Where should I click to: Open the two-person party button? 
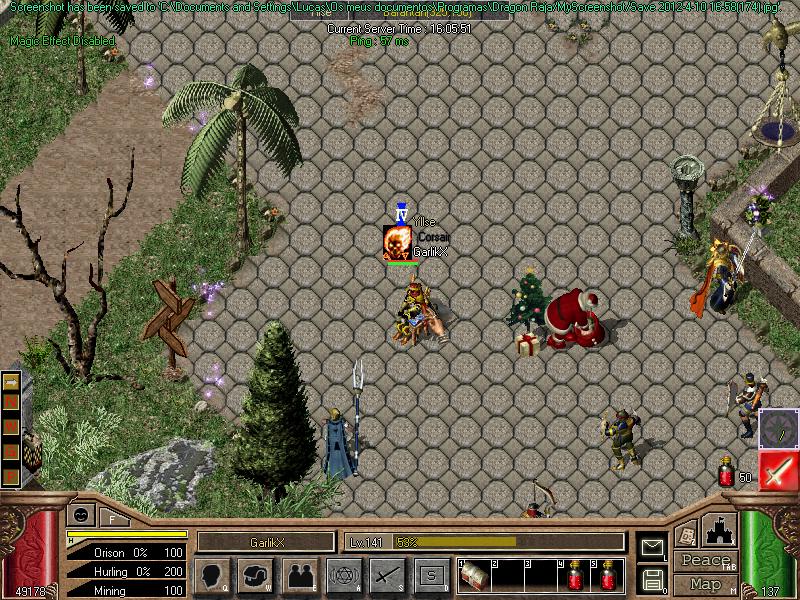coord(300,576)
